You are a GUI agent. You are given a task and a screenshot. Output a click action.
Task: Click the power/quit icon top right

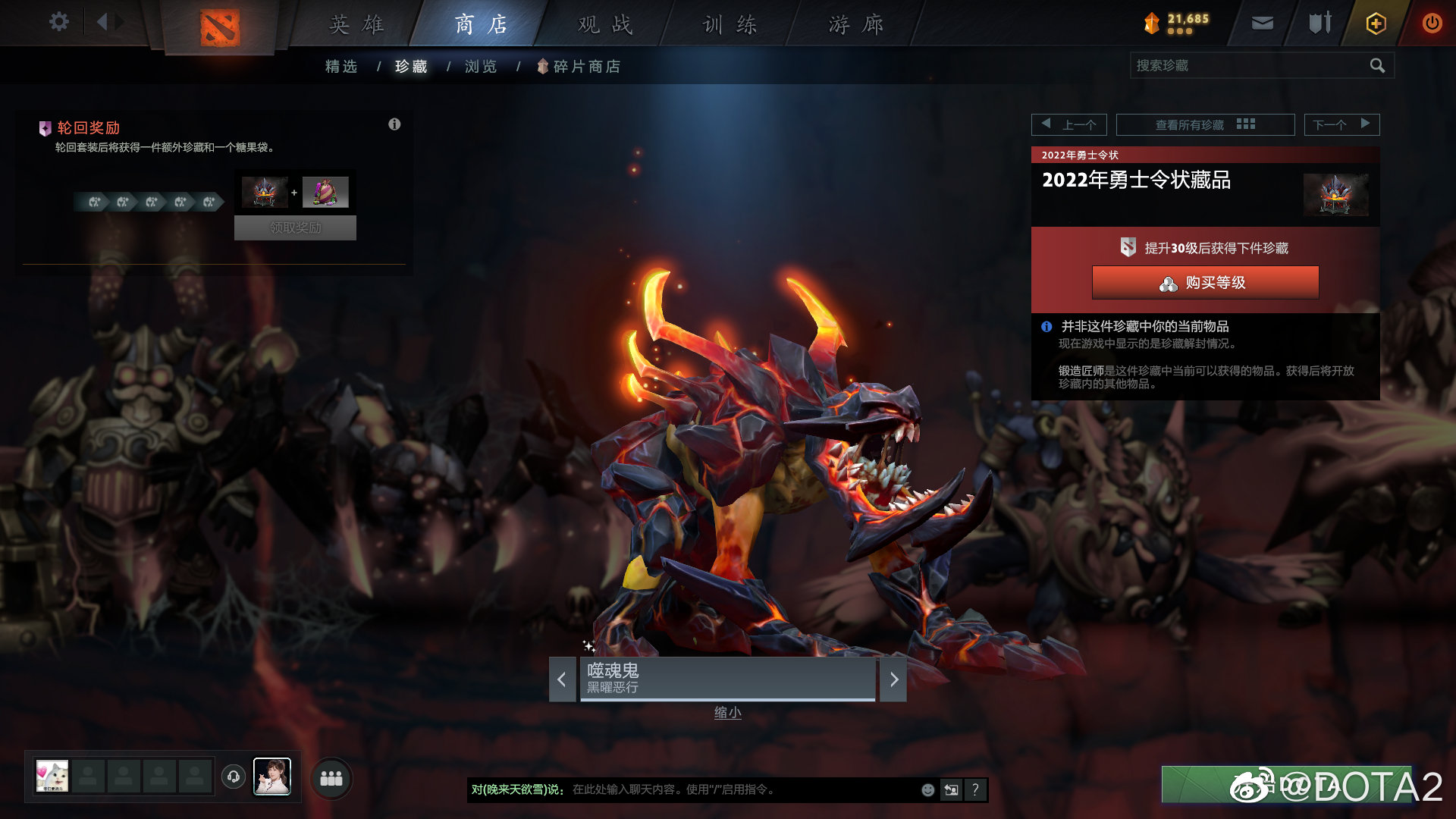1432,23
